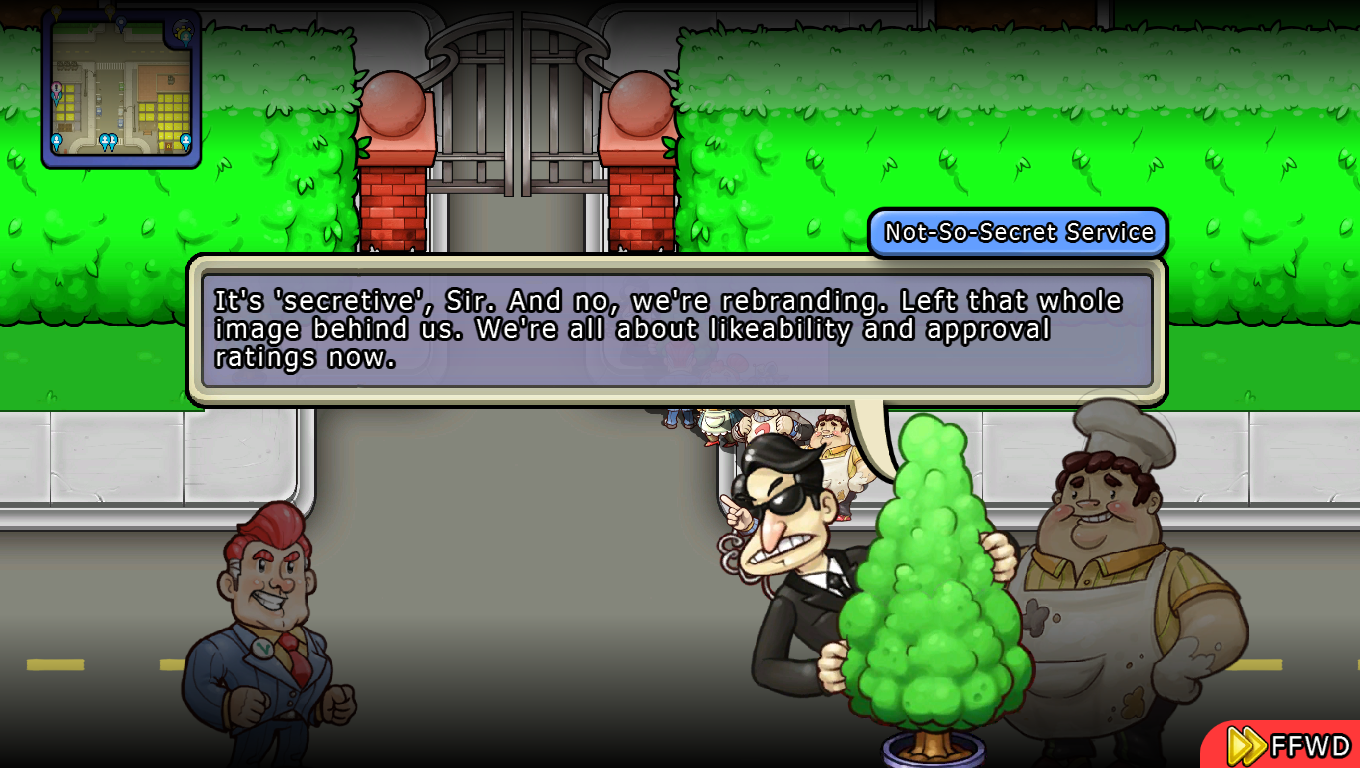Advance the Not-So-Secret Service dialogue box
Viewport: 1360px width, 768px height.
coord(677,330)
